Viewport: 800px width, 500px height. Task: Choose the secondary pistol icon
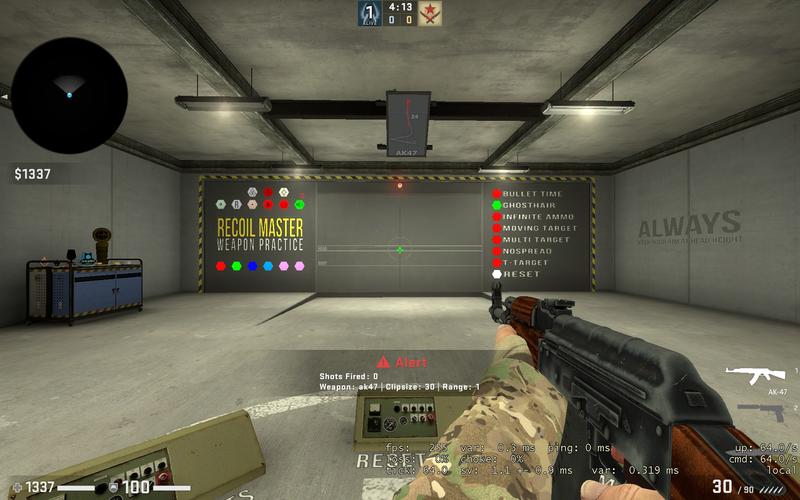click(762, 412)
